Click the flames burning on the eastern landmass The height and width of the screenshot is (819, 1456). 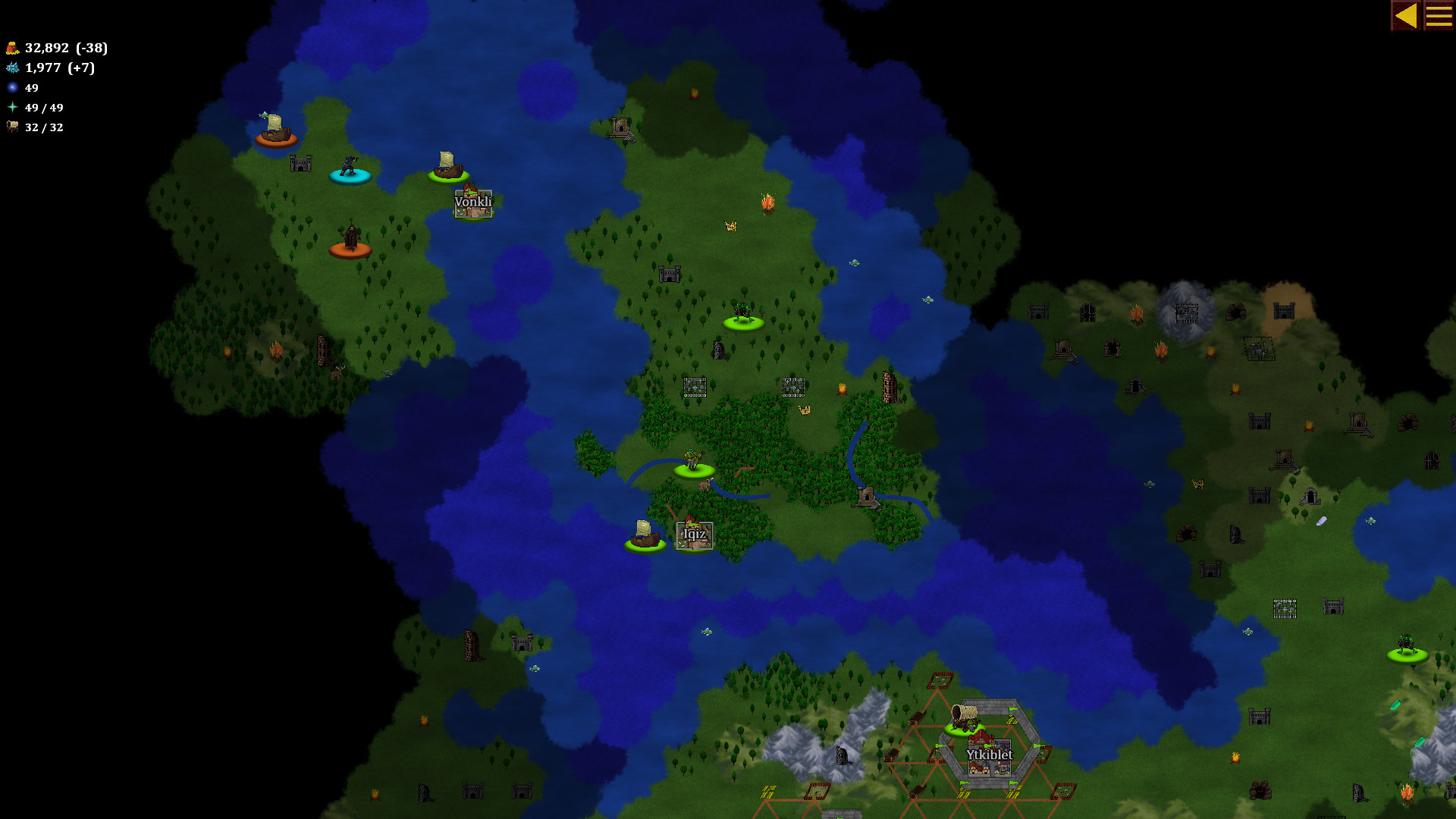click(x=1137, y=315)
